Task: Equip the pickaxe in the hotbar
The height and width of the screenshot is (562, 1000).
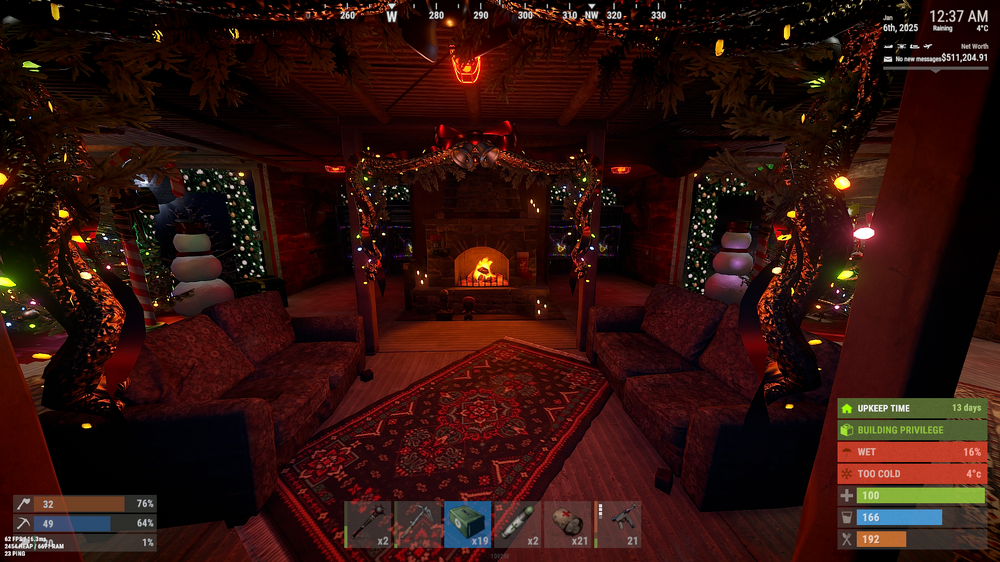Action: (x=418, y=524)
